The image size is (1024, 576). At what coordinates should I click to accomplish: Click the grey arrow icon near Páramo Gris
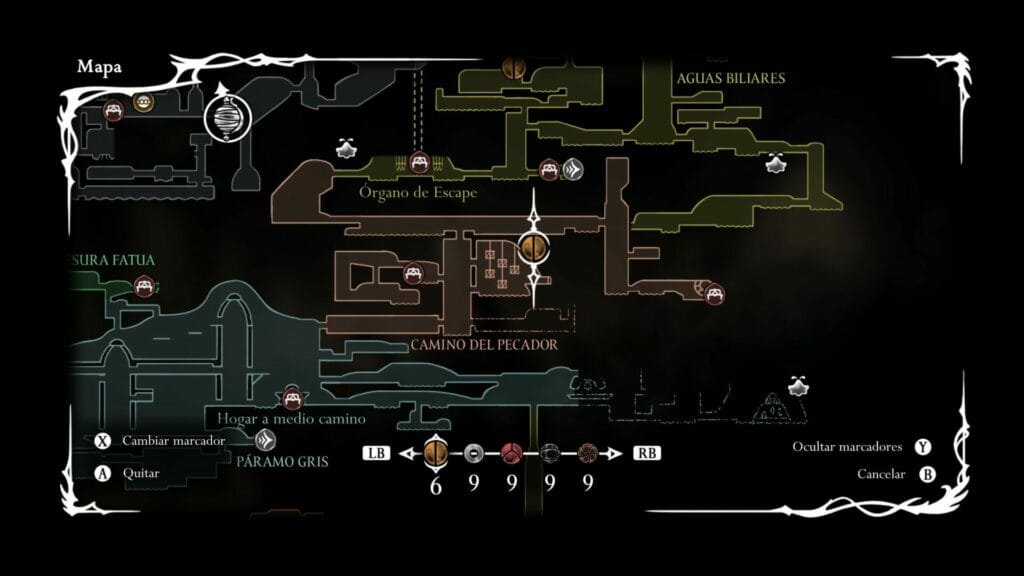coord(266,439)
